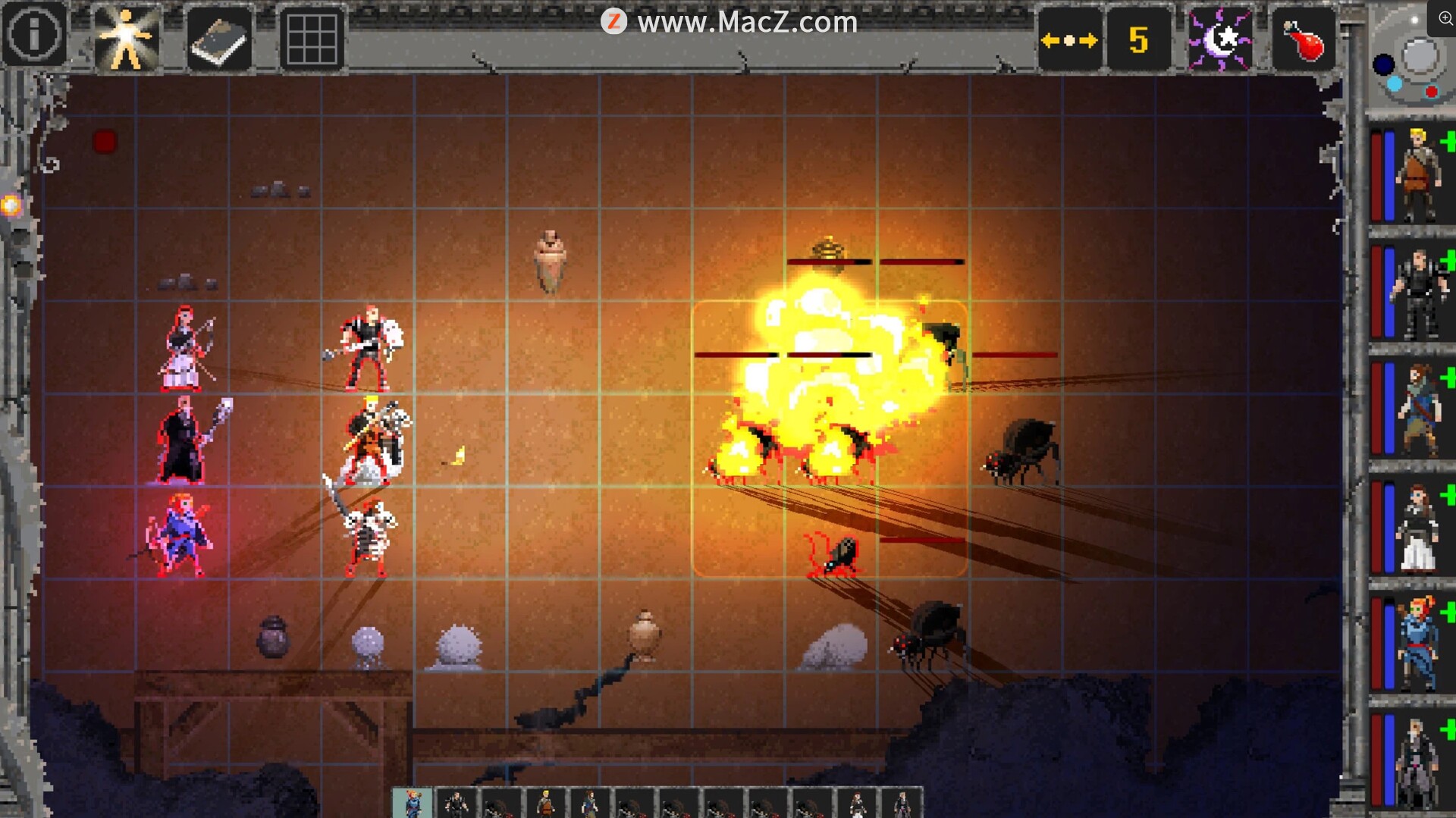Viewport: 1456px width, 818px height.
Task: Open the info panel icon
Action: tap(34, 35)
